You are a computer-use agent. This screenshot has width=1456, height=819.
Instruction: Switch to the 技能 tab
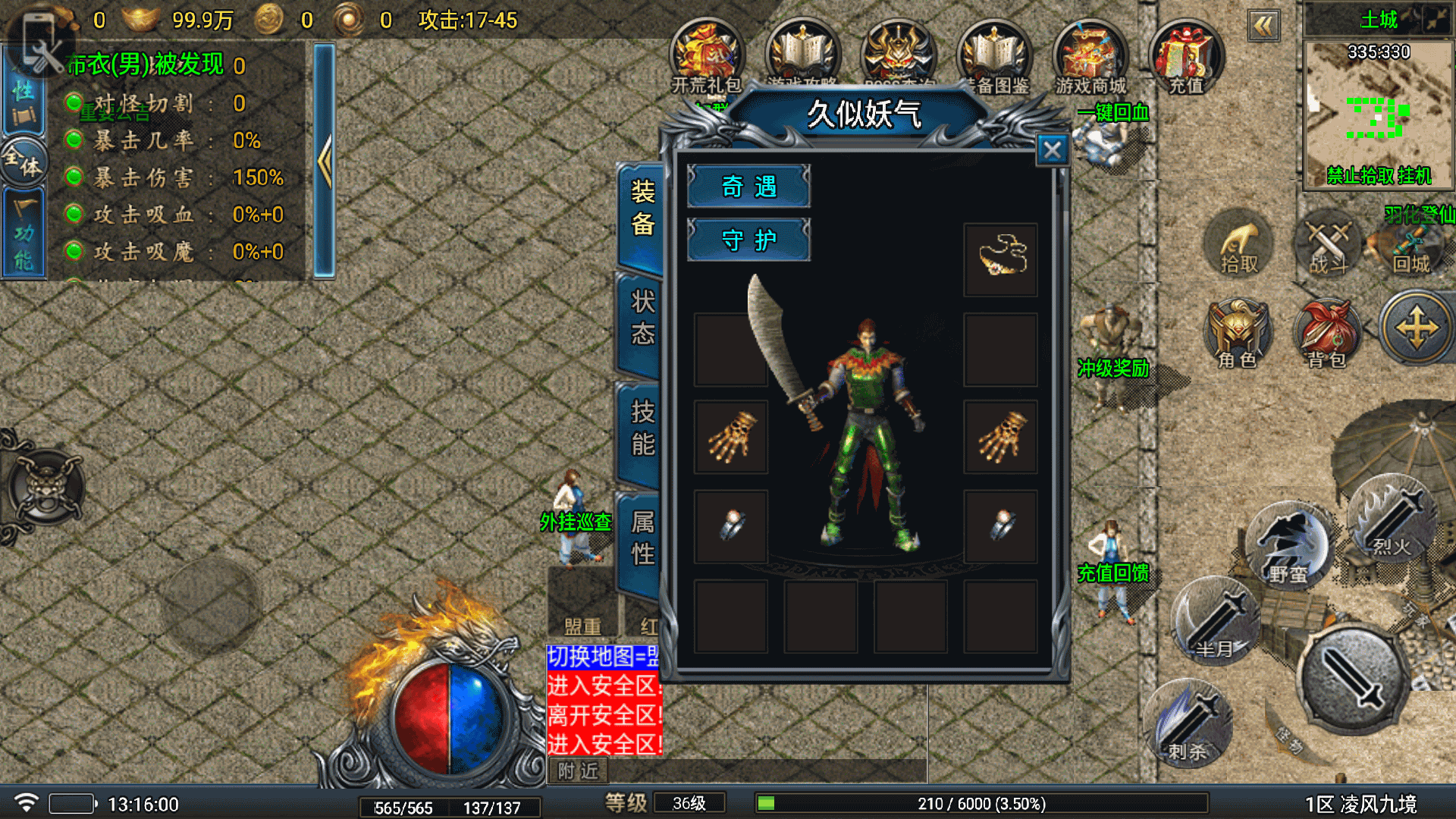(x=642, y=428)
